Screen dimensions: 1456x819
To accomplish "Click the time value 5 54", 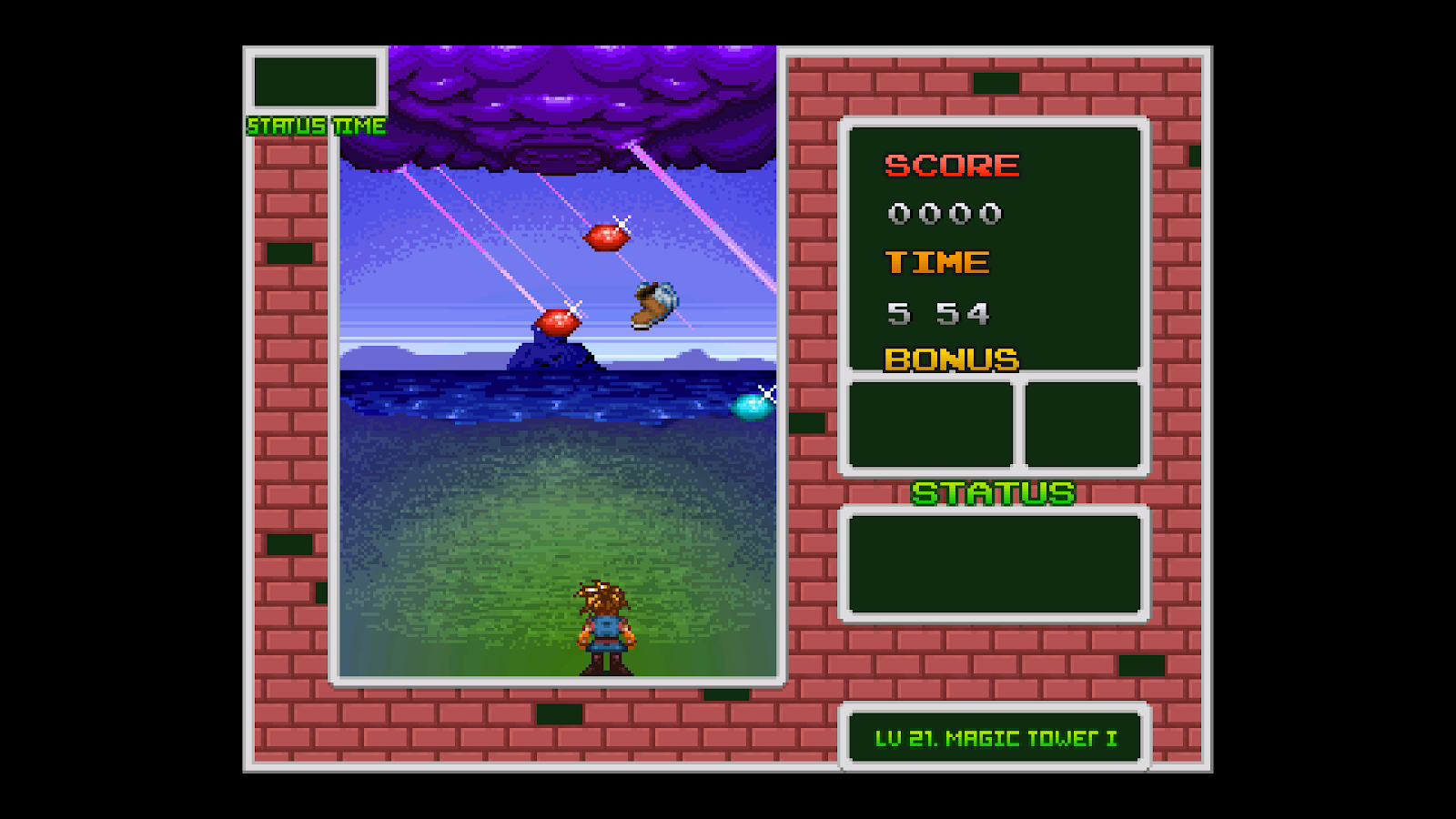I will [939, 314].
